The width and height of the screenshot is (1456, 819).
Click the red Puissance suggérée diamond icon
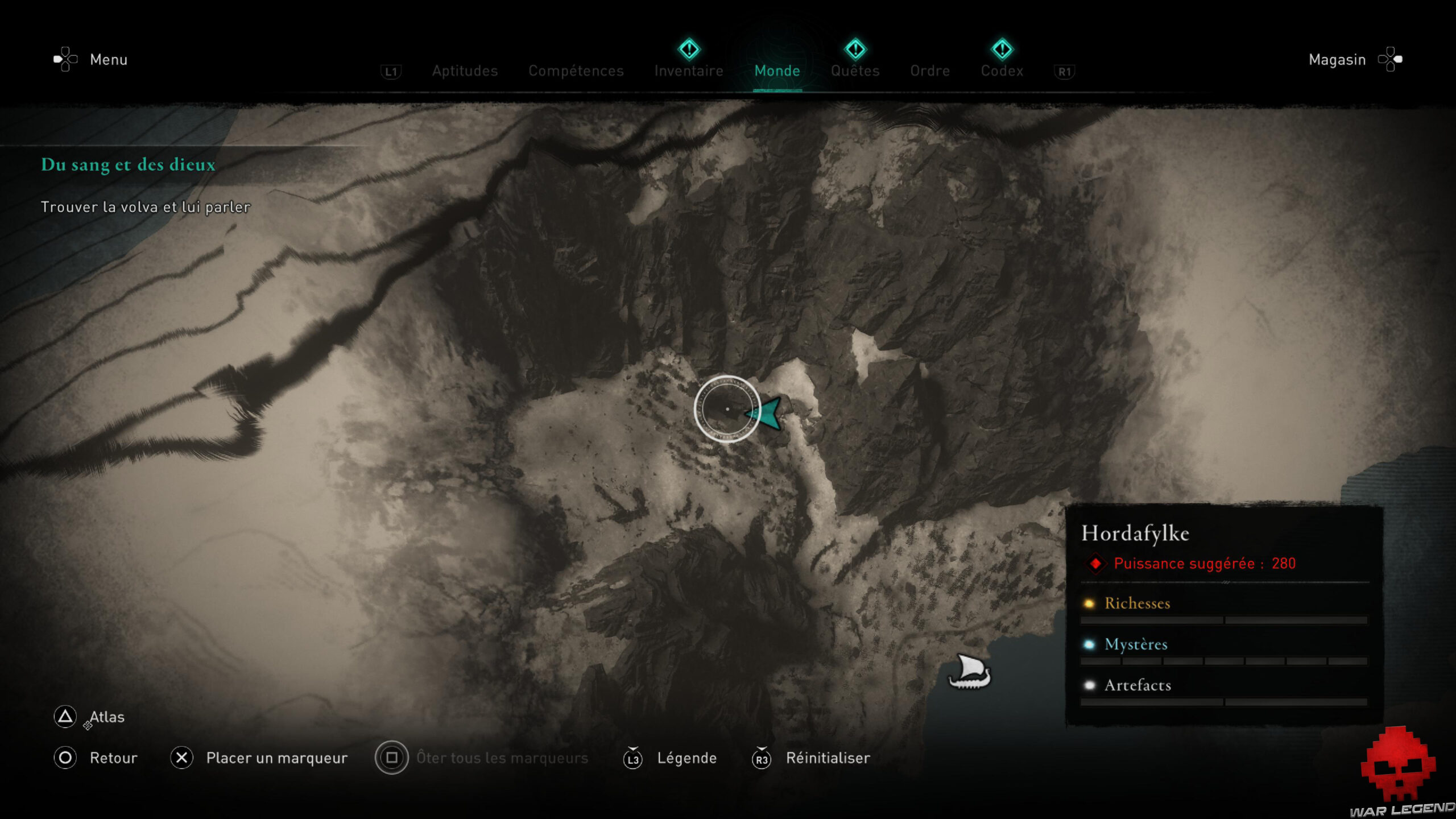pos(1096,564)
